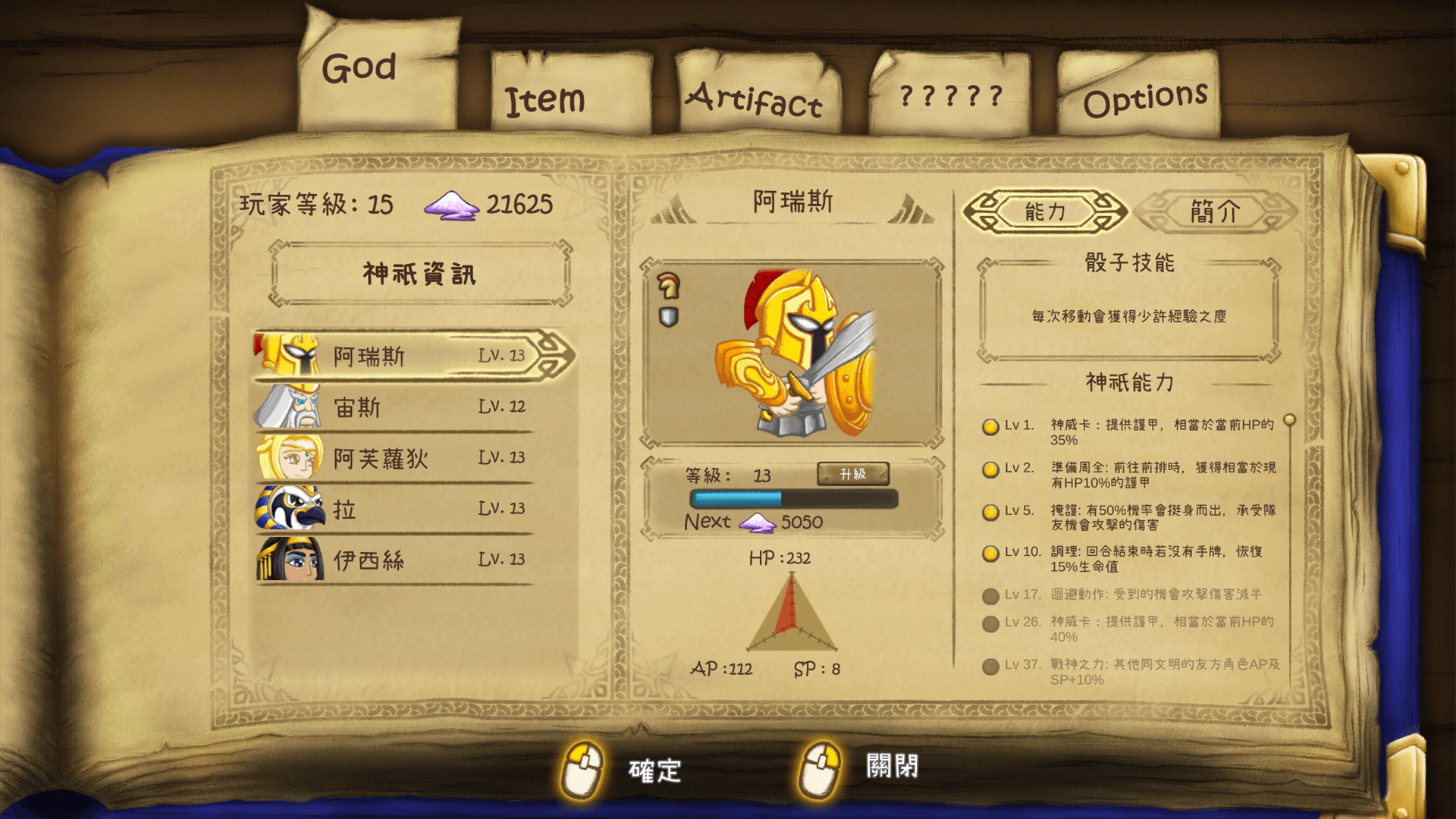Click the yellow dot beside the Lv 1 ability
1456x819 pixels.
click(990, 428)
